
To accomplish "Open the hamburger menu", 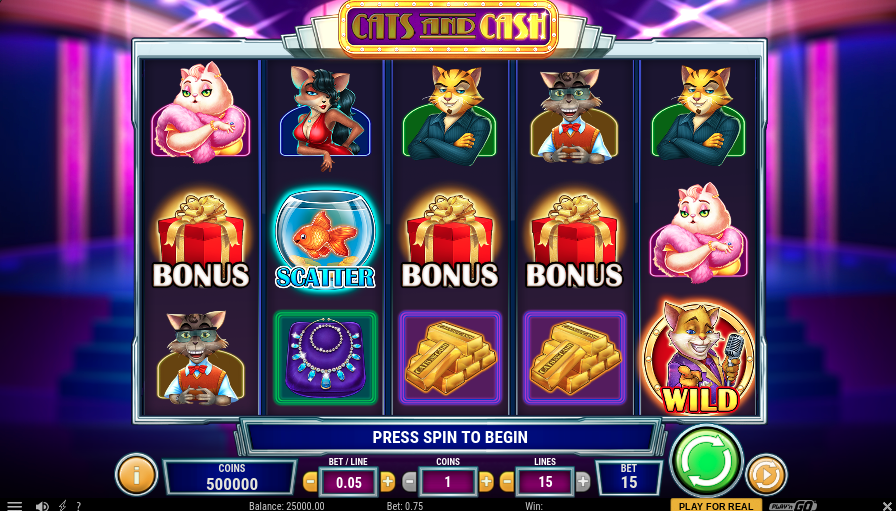I will click(x=14, y=506).
